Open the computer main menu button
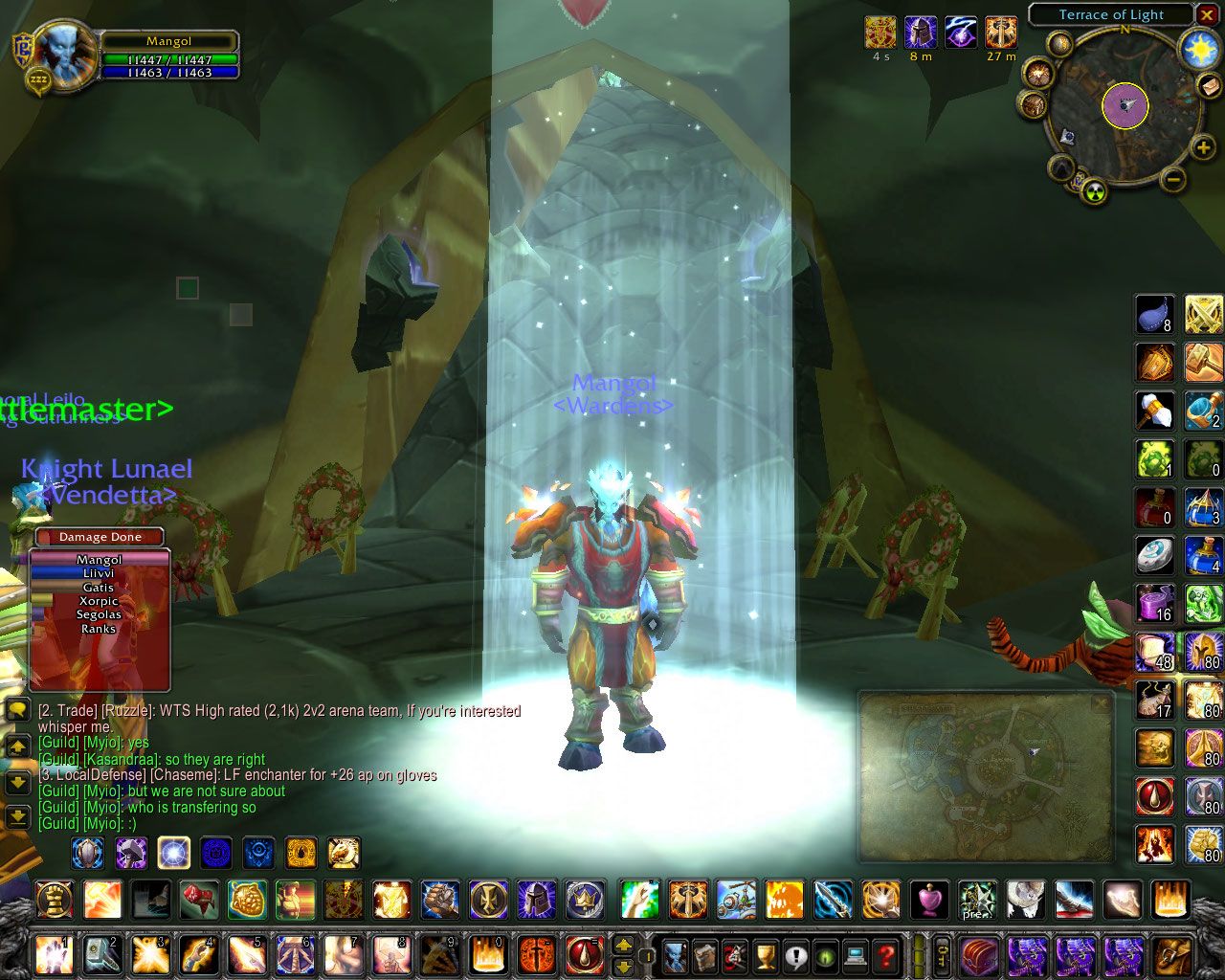The height and width of the screenshot is (980, 1225). coord(856,954)
